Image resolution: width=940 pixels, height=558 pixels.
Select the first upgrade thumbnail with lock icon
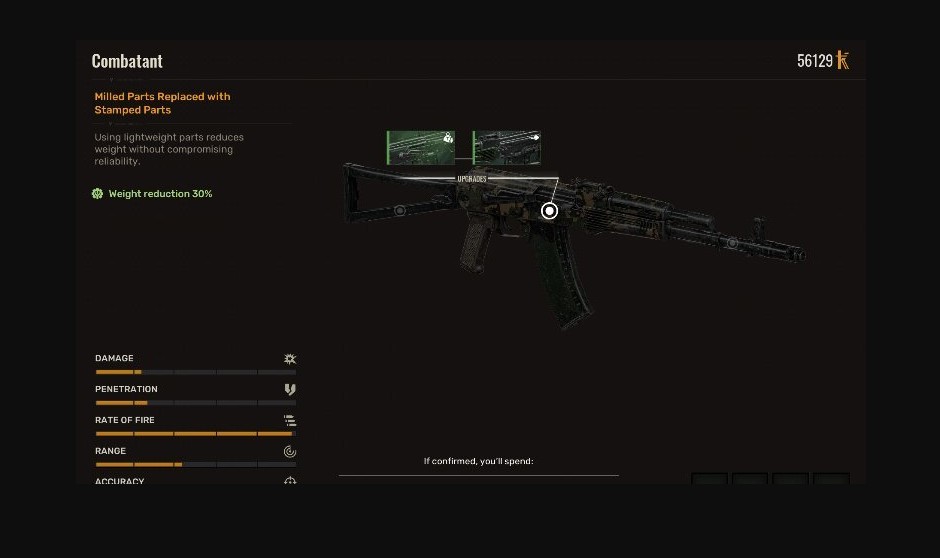coord(421,147)
